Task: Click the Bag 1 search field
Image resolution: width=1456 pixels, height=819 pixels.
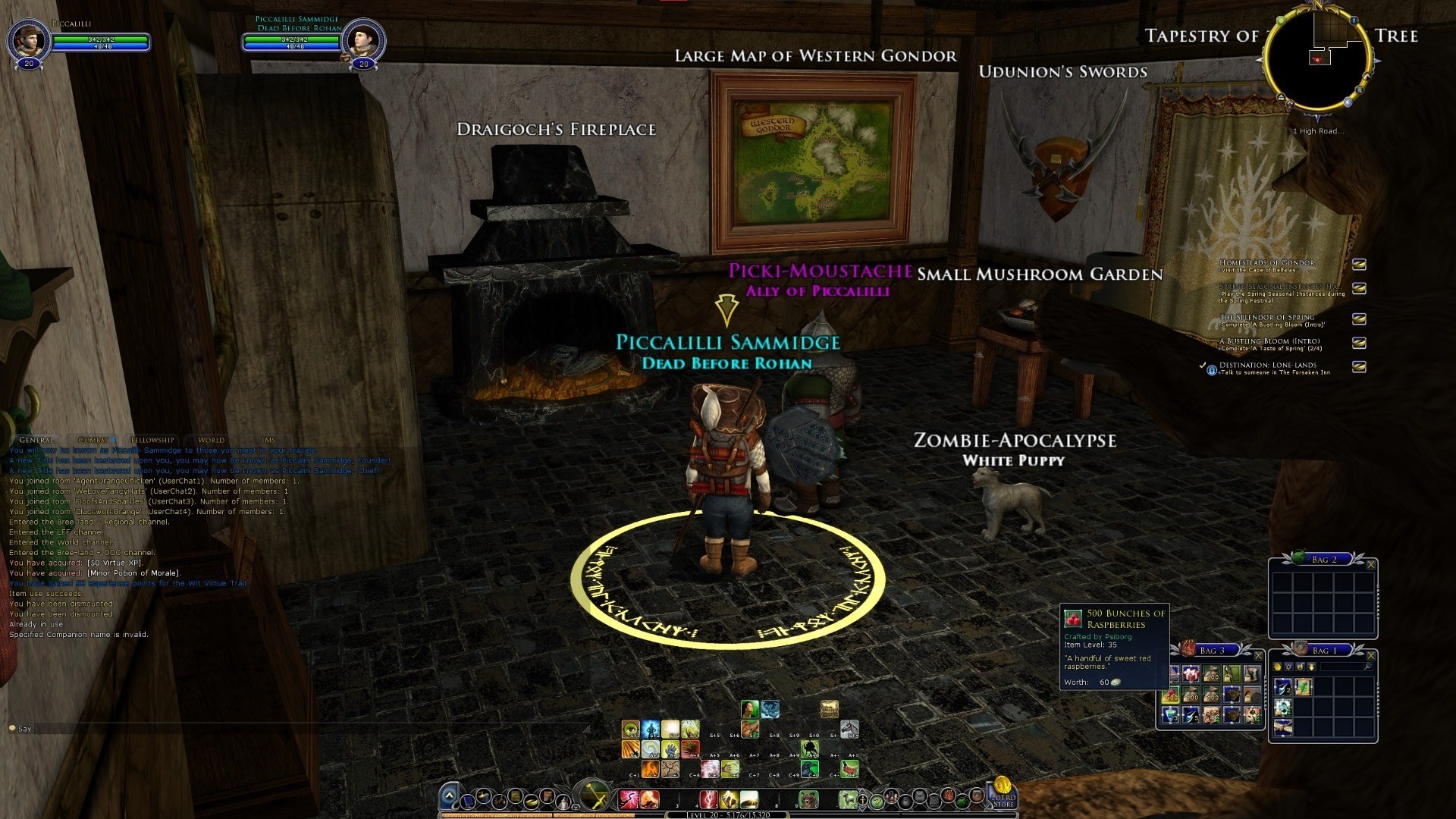Action: coord(1342,667)
